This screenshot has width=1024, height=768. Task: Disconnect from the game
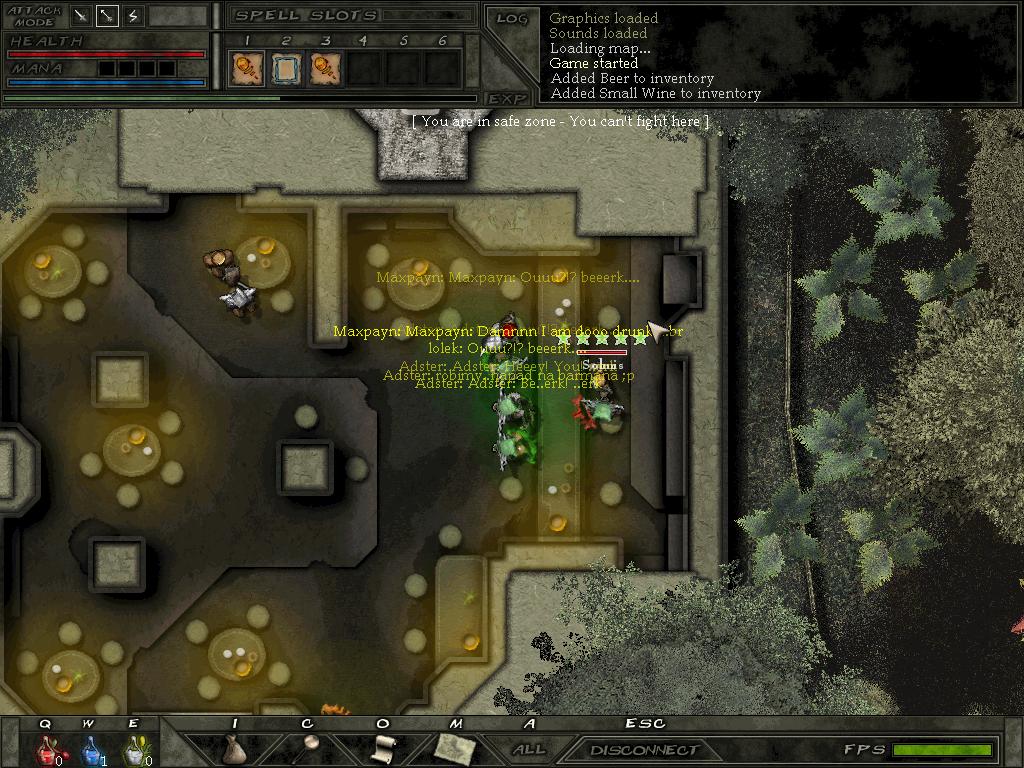[644, 749]
